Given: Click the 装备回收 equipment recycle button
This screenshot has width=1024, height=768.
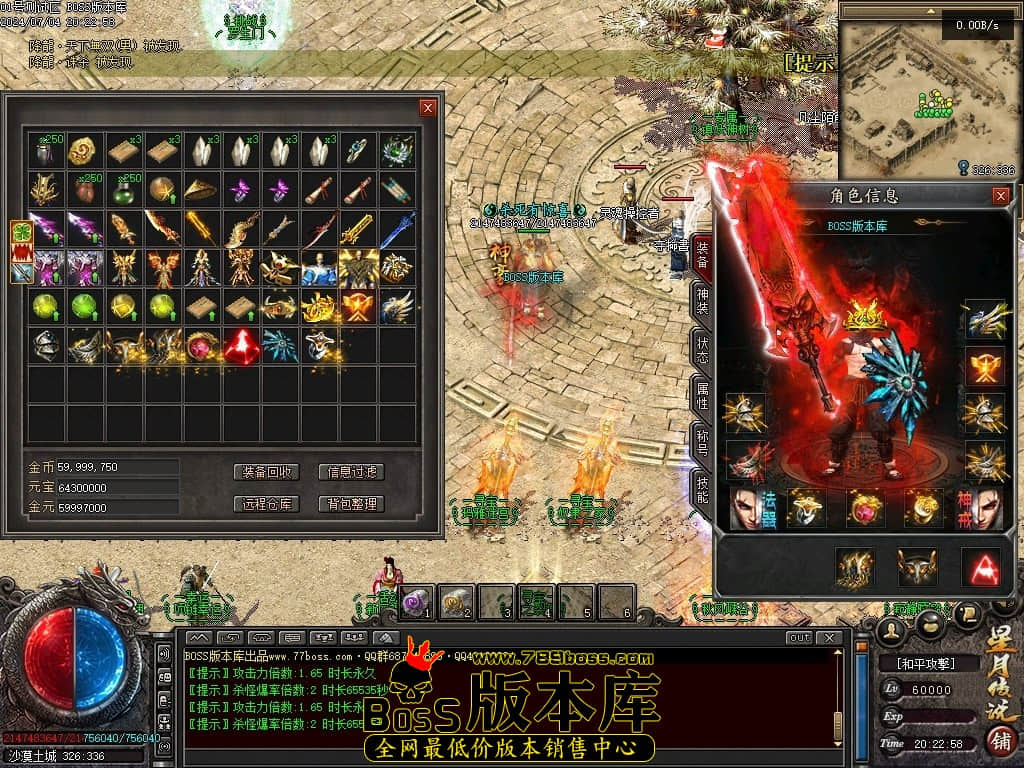Looking at the screenshot, I should [x=267, y=472].
